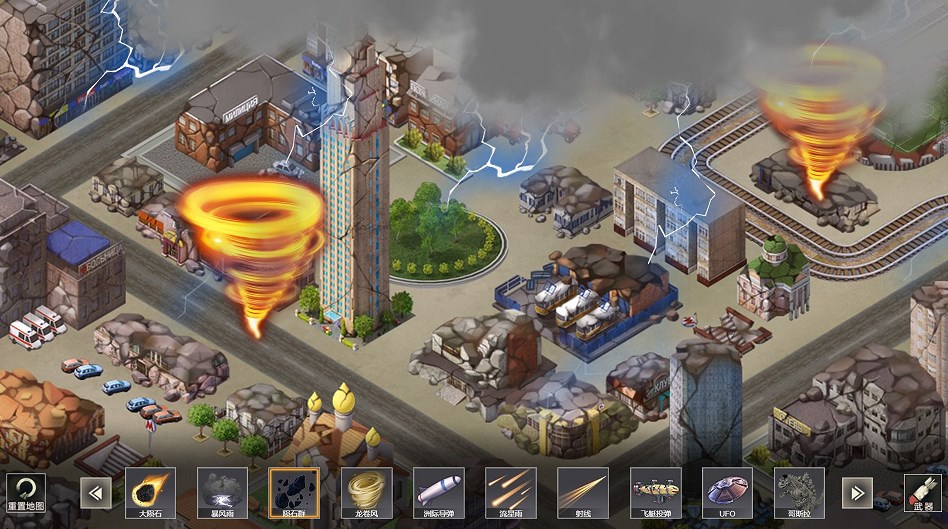Activate the 飞艇投弹 airship bombing icon
Screen dimensions: 948x529
(x=655, y=492)
